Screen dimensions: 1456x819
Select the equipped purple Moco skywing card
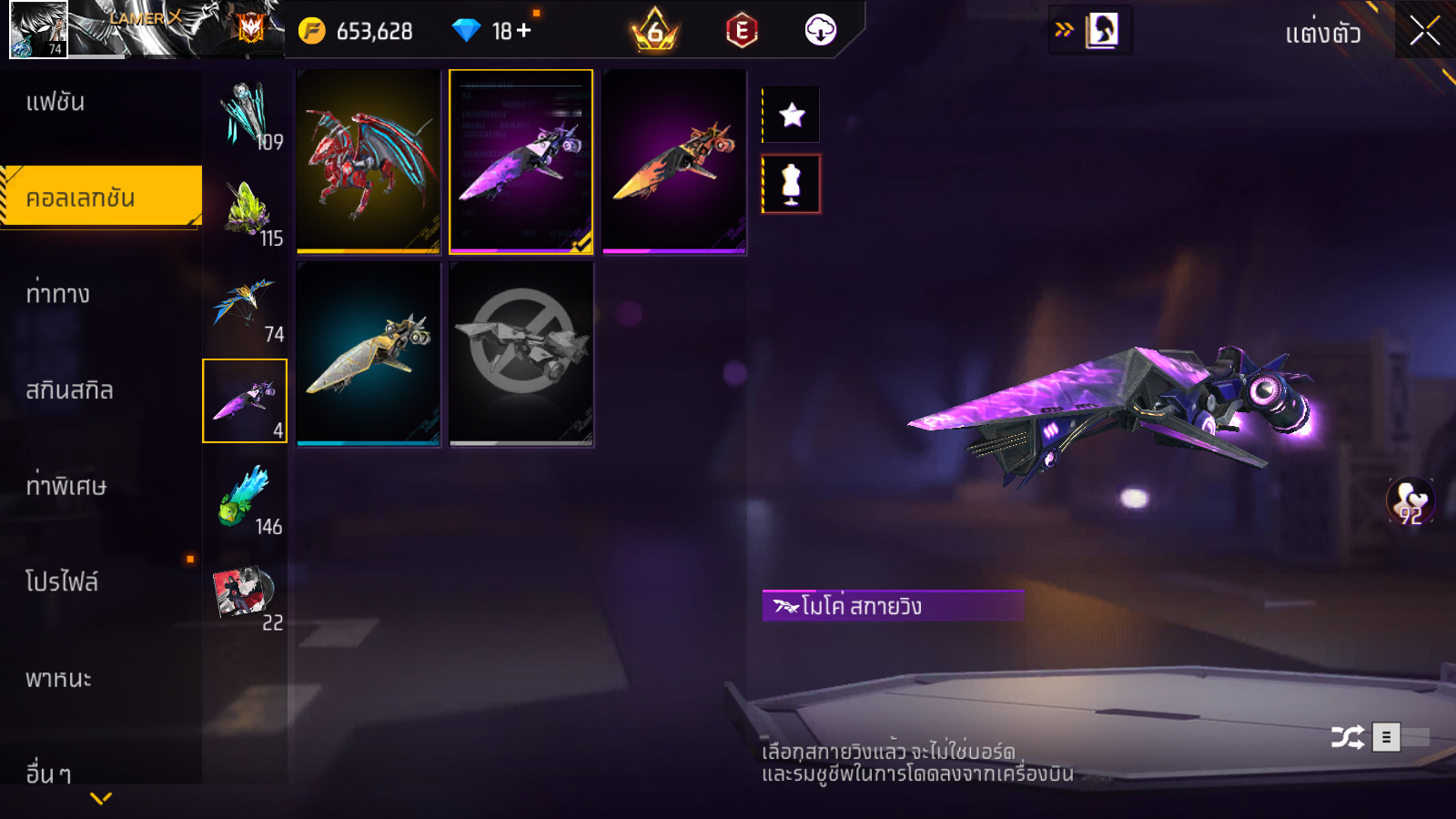click(521, 161)
